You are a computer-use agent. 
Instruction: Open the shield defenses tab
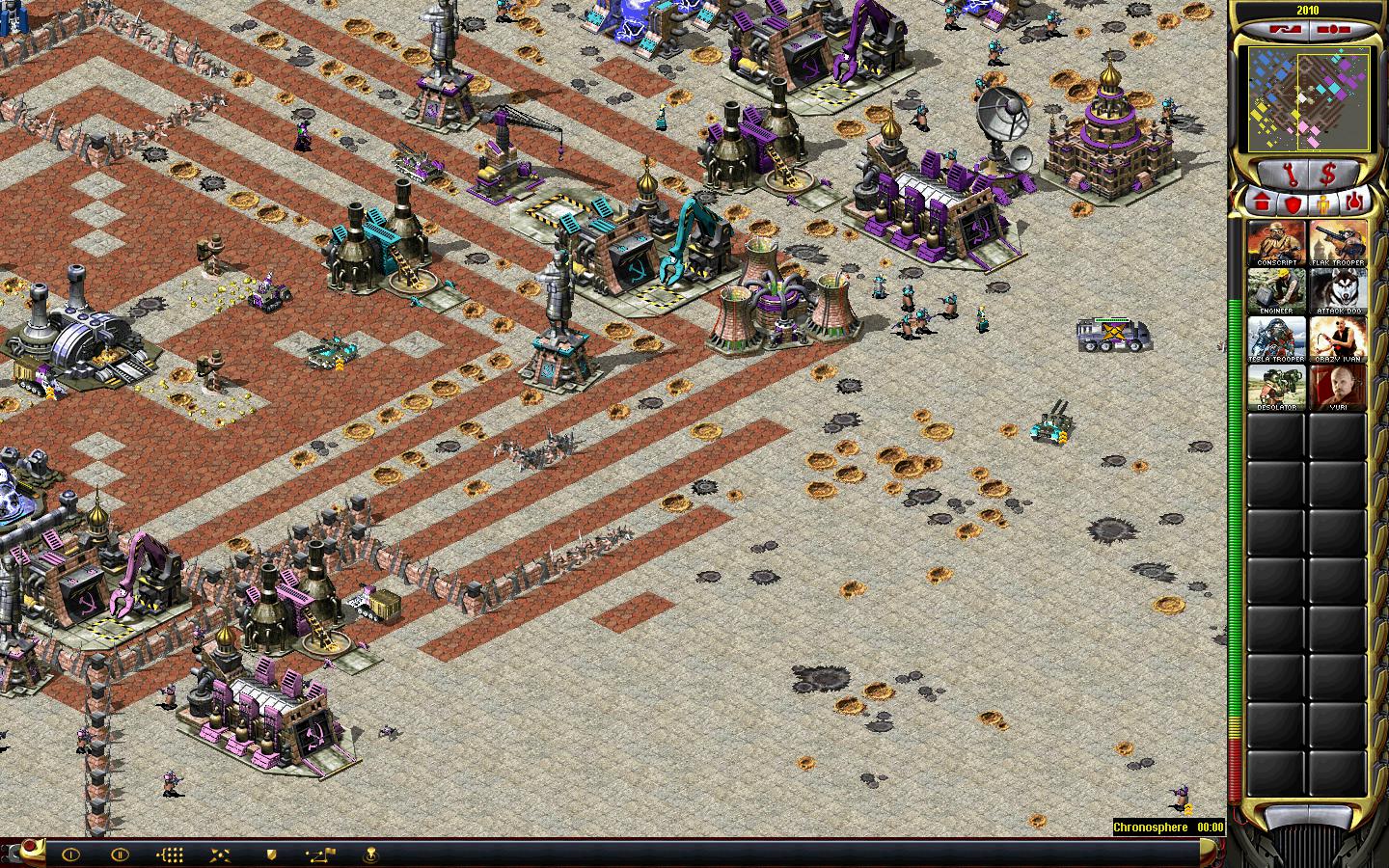tap(1292, 203)
